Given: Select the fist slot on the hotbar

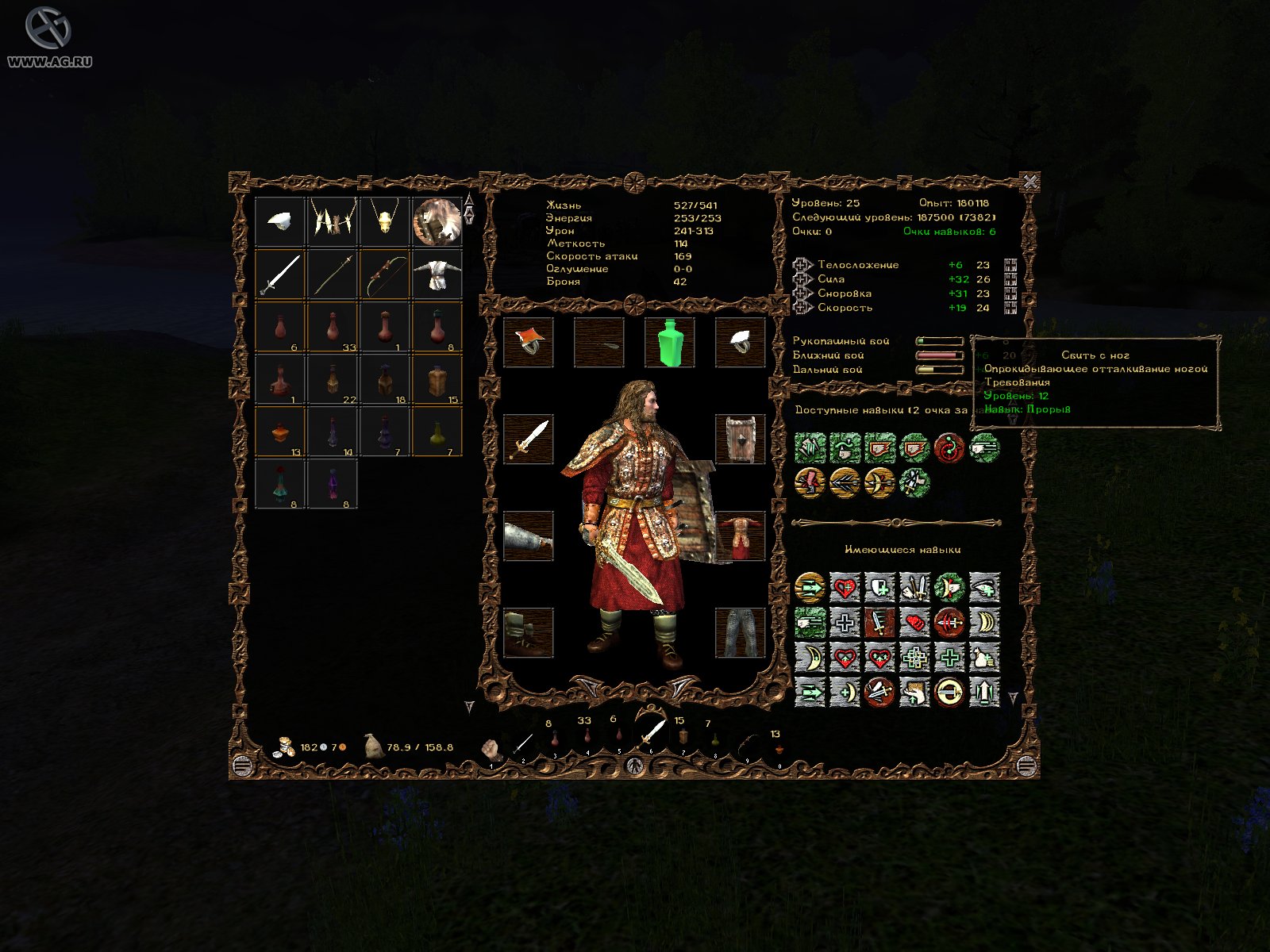Looking at the screenshot, I should click(x=491, y=749).
